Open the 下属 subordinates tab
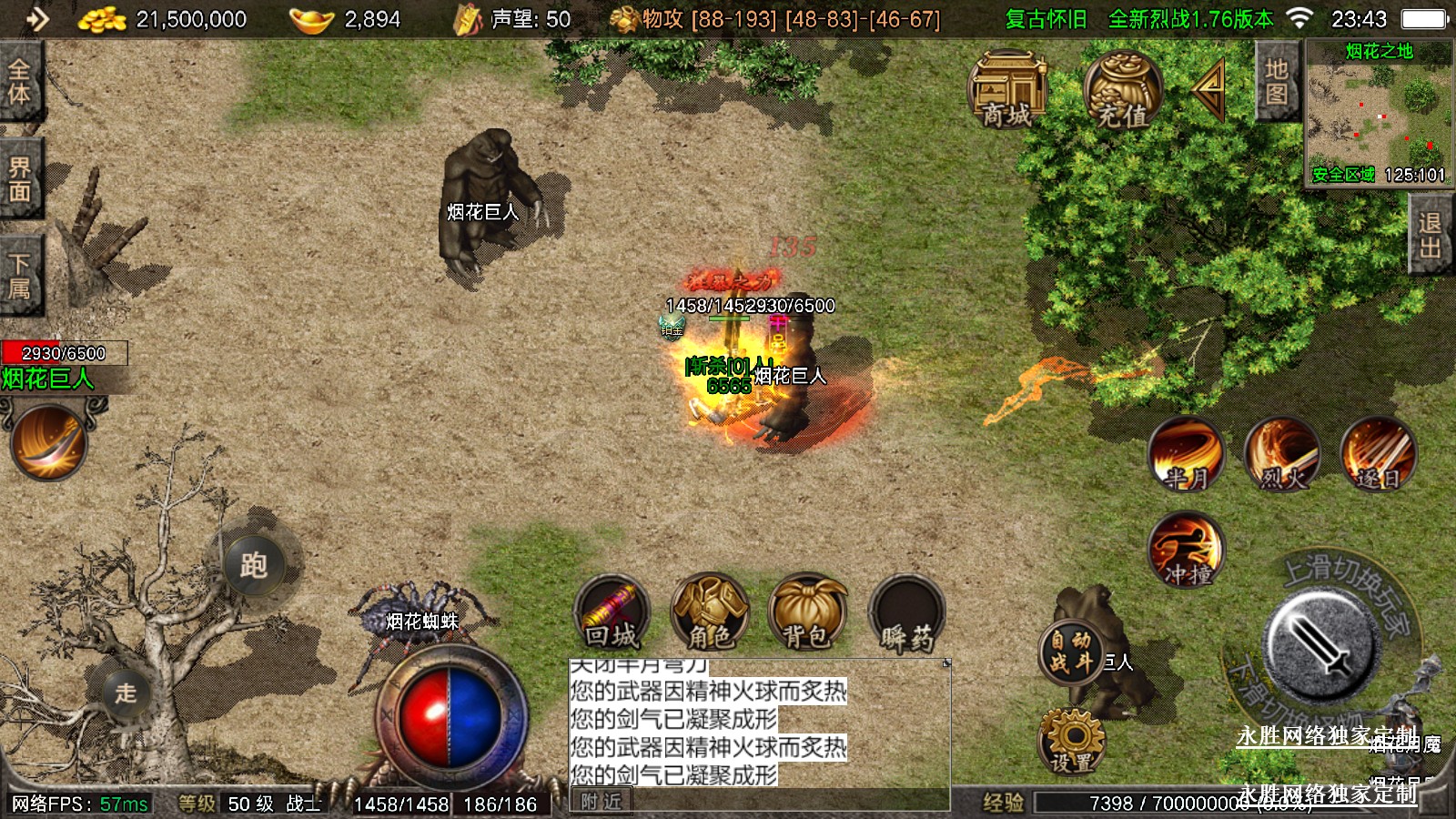This screenshot has height=819, width=1456. [19, 277]
